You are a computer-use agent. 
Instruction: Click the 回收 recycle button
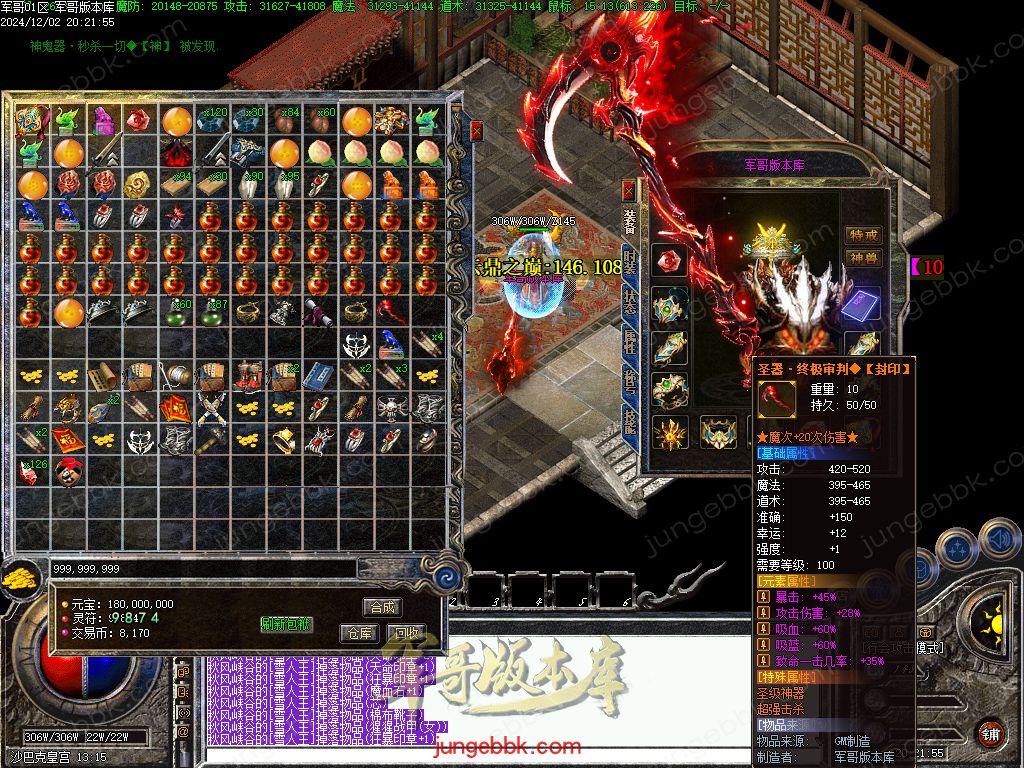(x=406, y=633)
